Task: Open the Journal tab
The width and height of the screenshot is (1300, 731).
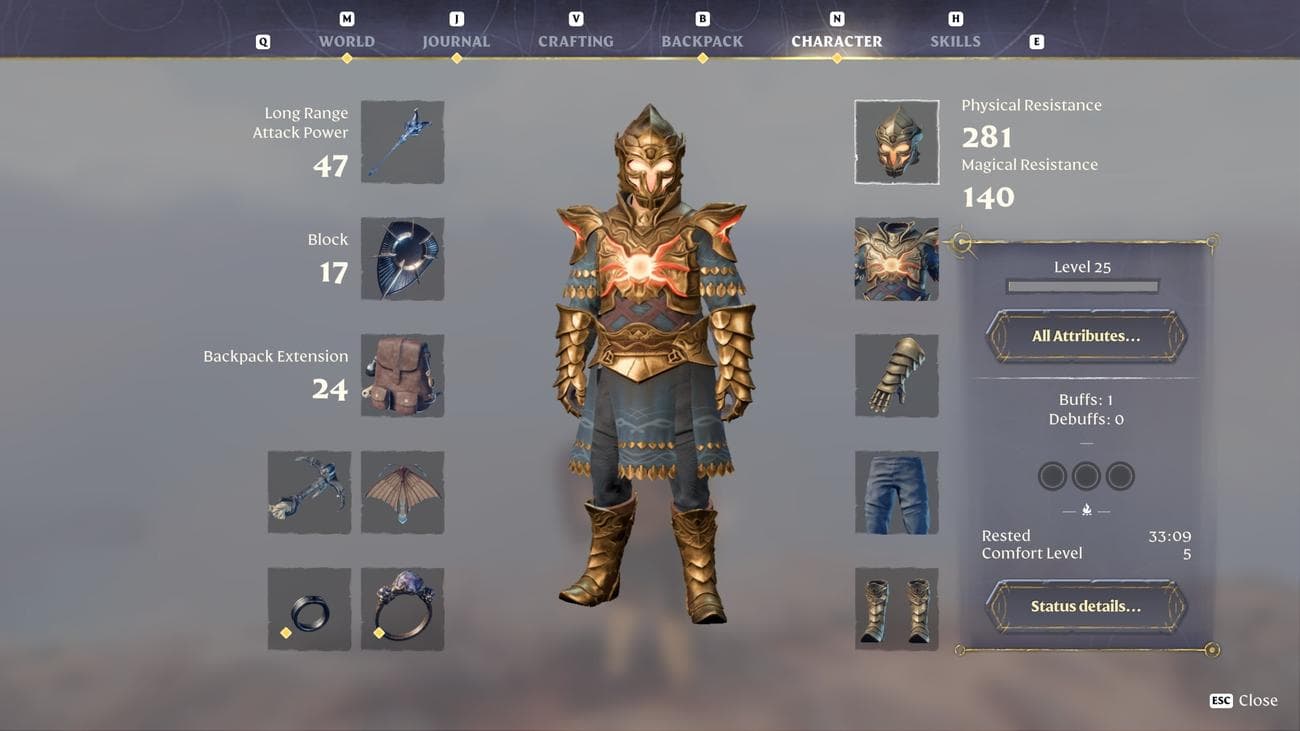Action: coord(456,42)
